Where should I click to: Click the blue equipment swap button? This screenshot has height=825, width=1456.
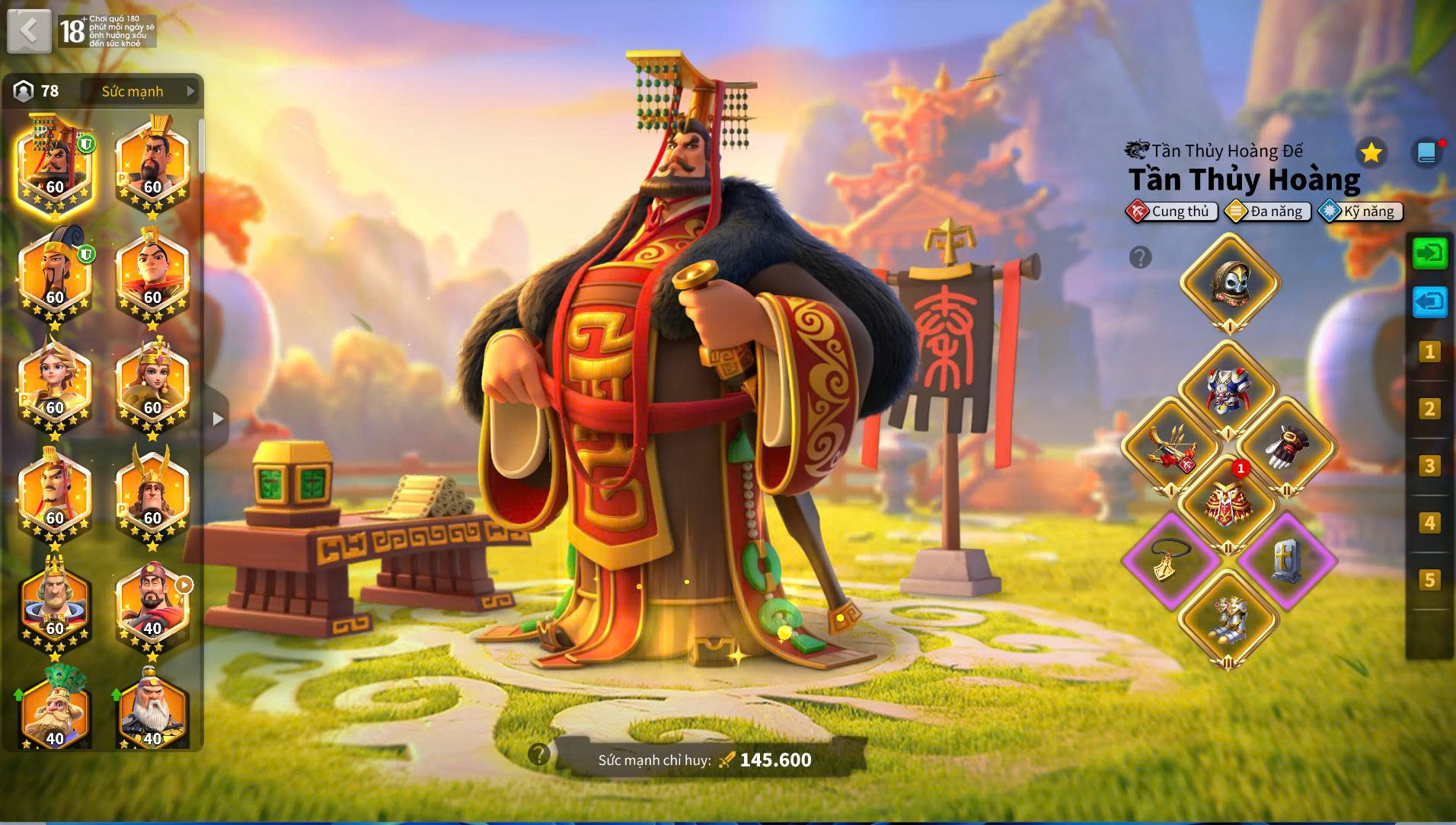pyautogui.click(x=1429, y=302)
